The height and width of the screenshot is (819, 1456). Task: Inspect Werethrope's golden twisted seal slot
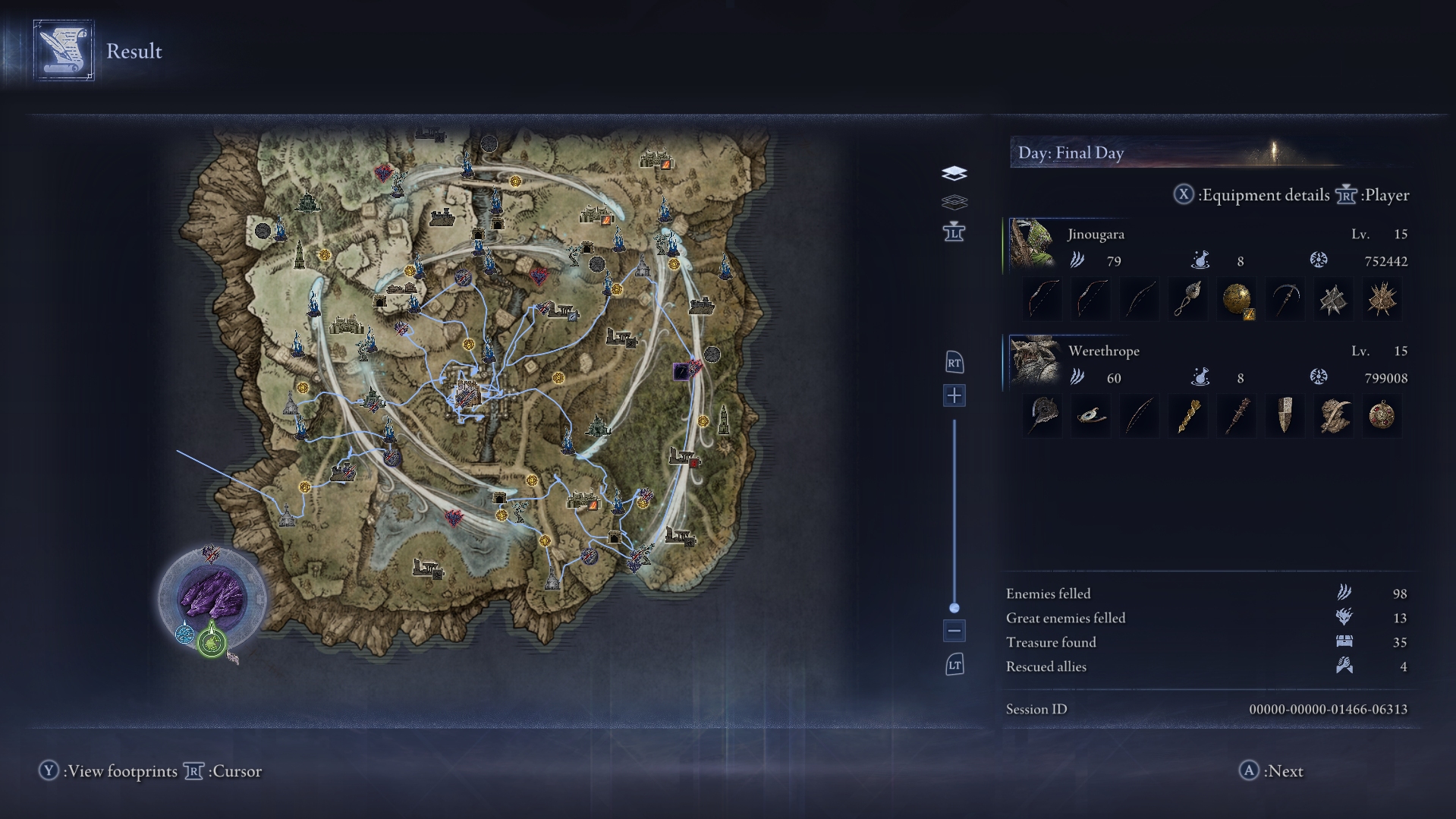point(1188,416)
